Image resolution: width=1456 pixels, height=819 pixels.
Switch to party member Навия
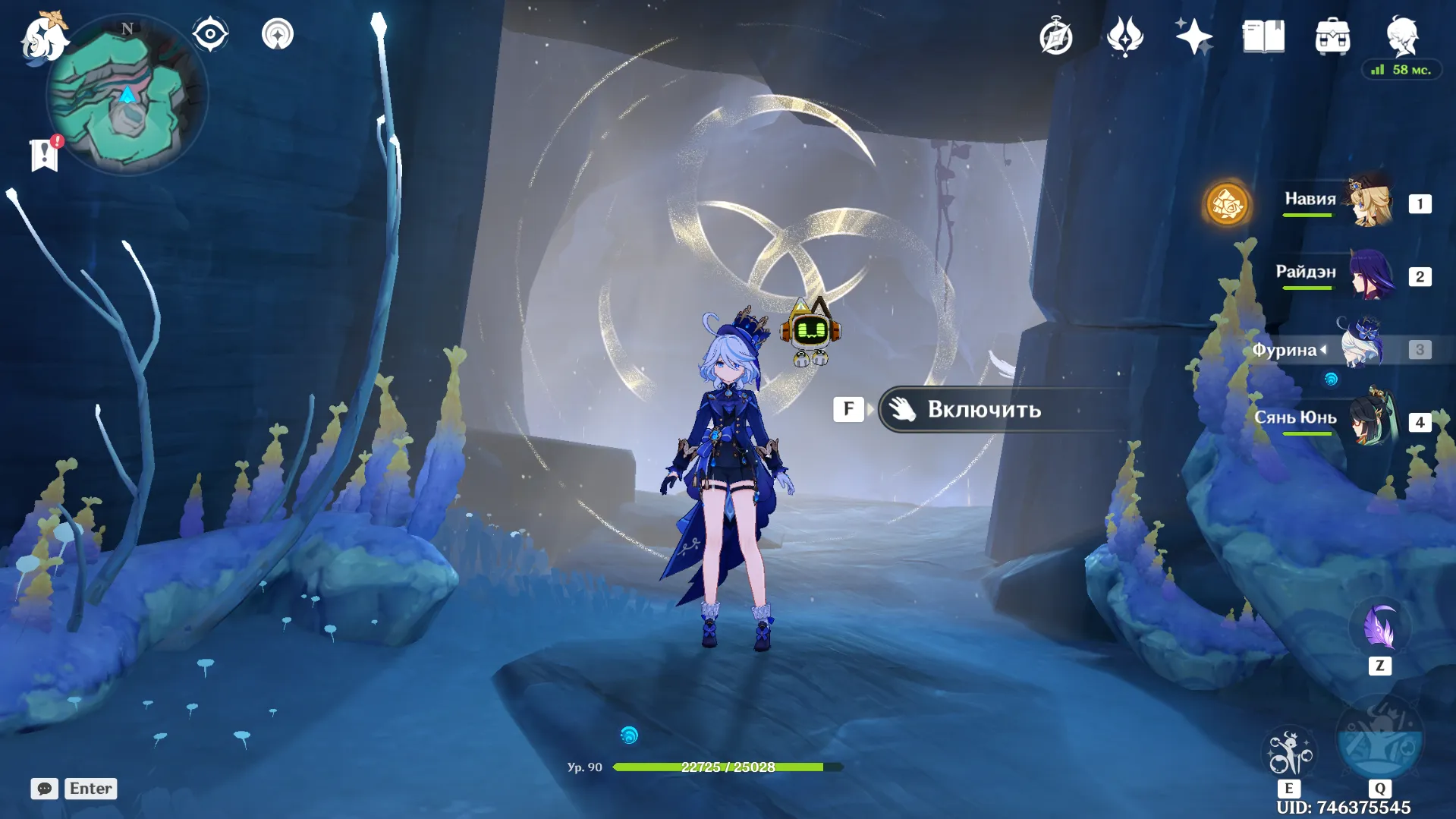click(1370, 203)
